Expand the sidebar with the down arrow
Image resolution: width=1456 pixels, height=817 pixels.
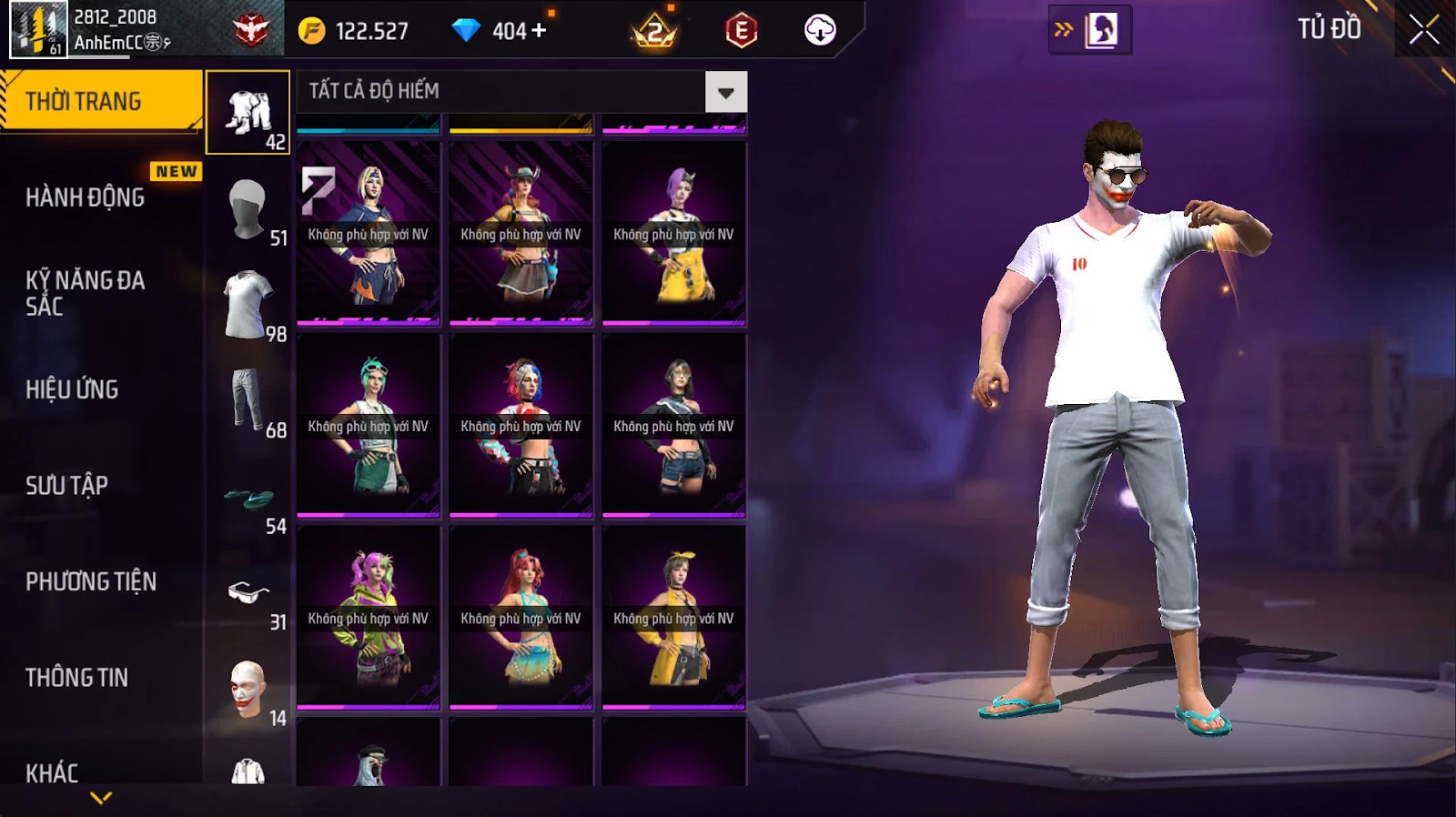[101, 798]
